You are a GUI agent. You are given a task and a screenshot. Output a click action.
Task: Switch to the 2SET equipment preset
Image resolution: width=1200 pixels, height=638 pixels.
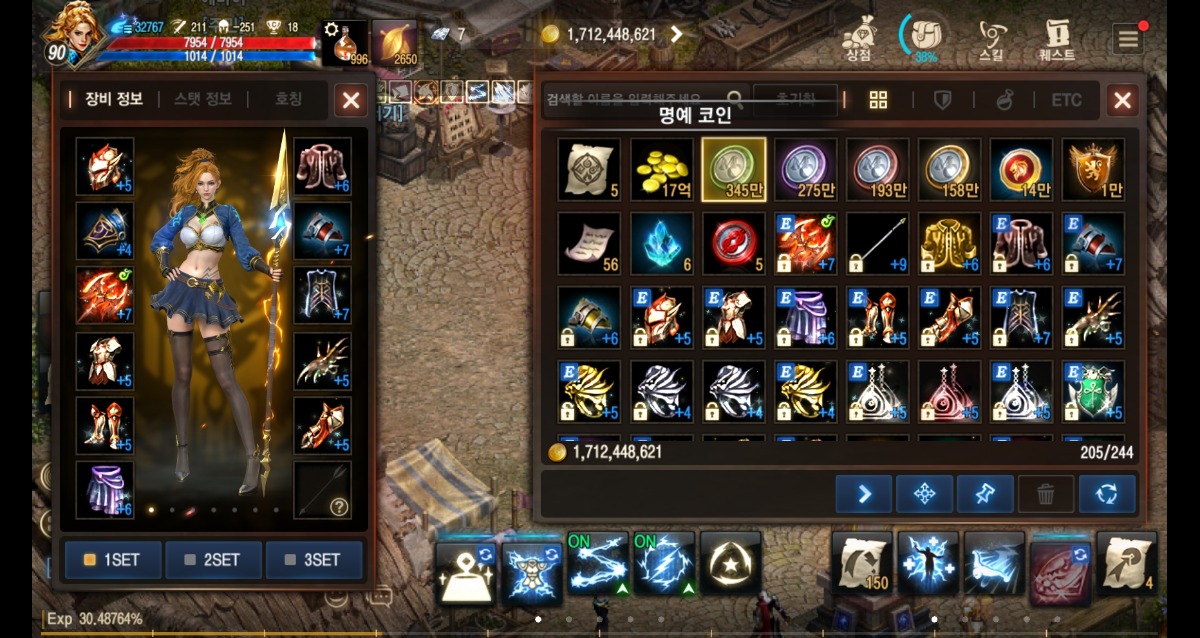(x=214, y=560)
